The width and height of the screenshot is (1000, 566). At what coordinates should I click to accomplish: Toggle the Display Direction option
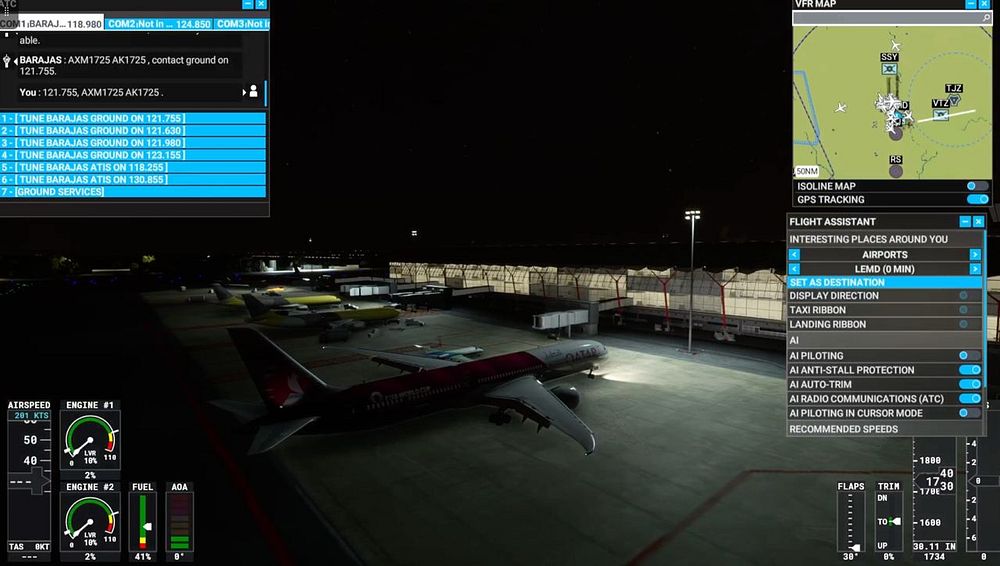coord(964,295)
